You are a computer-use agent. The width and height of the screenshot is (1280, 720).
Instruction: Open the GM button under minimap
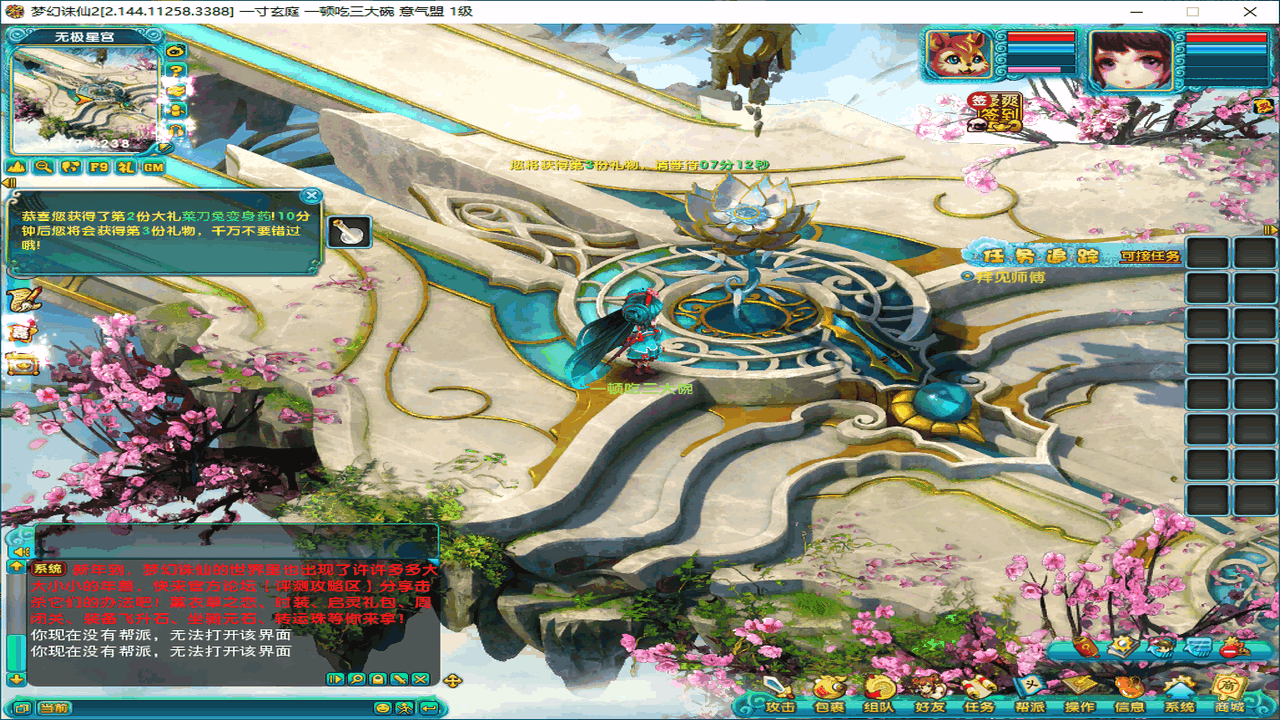point(153,167)
